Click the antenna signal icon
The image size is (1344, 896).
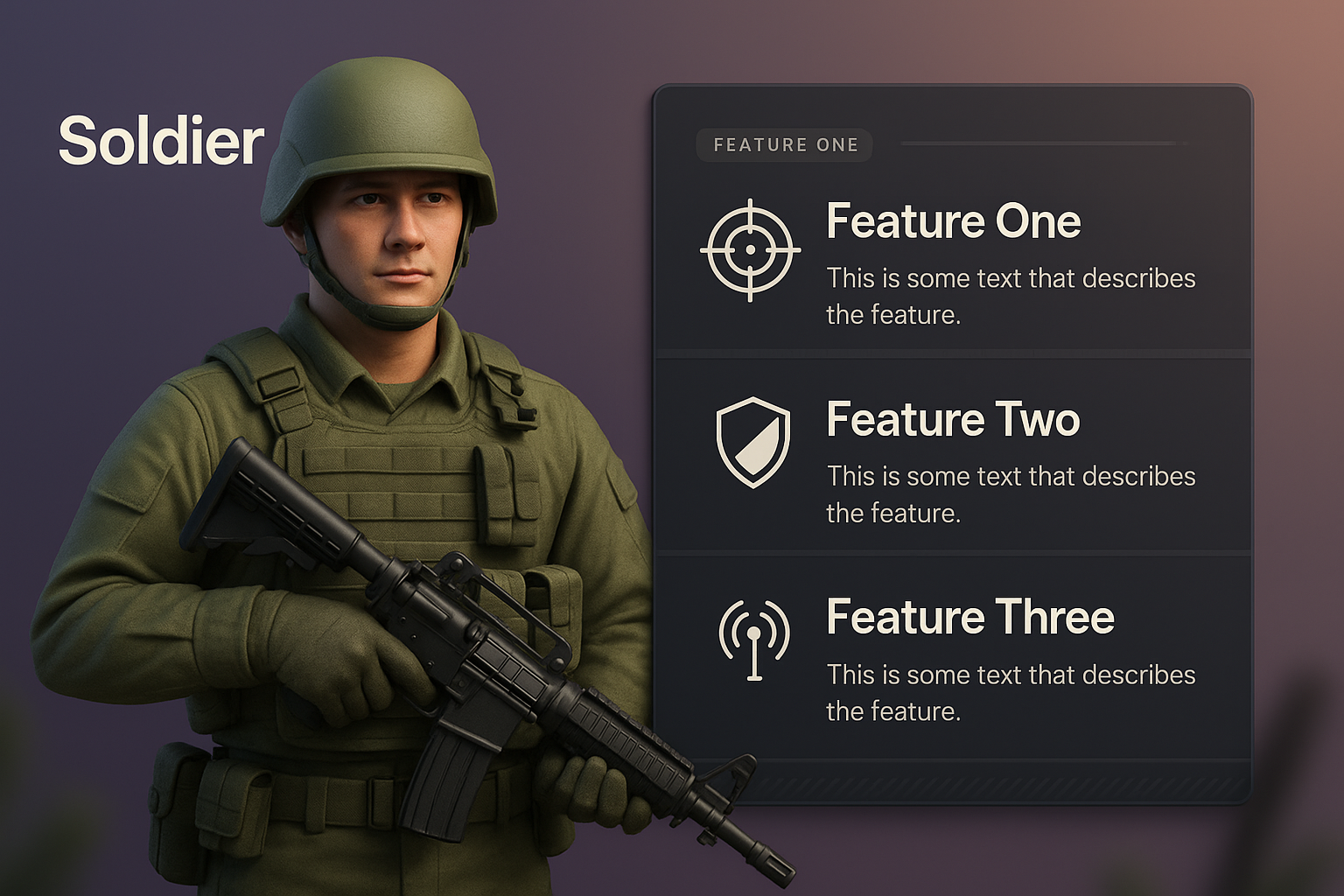(754, 639)
